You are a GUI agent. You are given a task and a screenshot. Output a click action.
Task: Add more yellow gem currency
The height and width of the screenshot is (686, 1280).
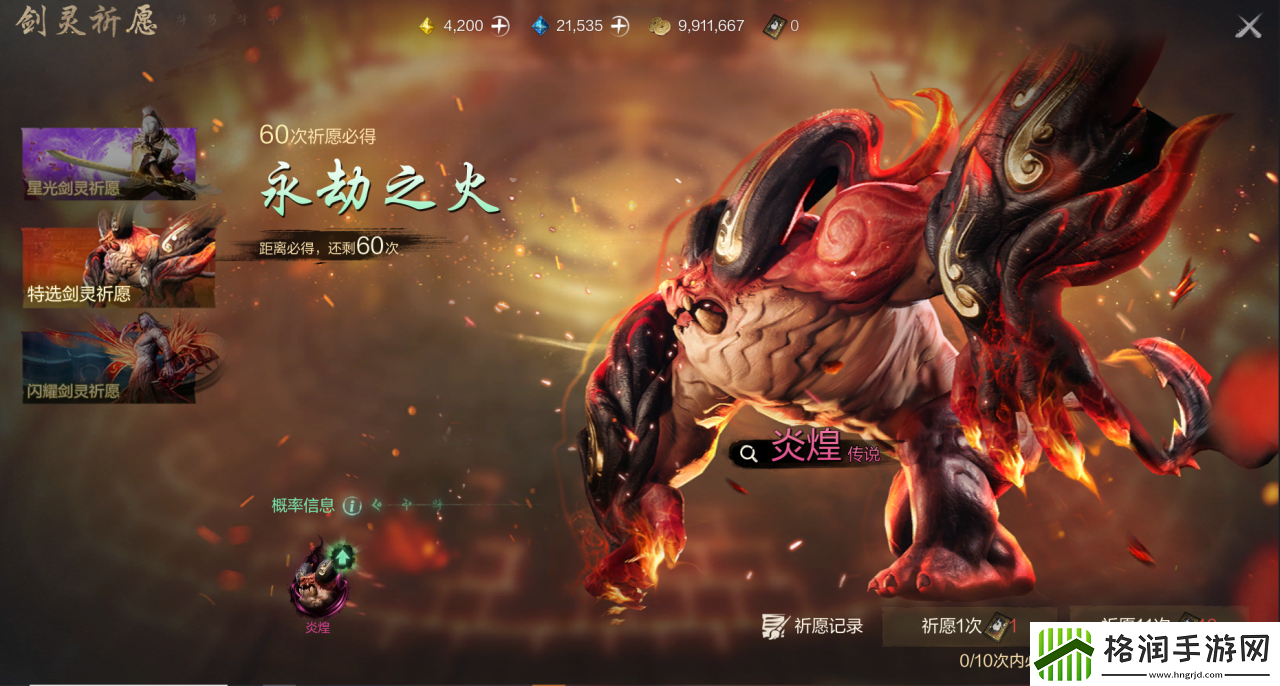click(500, 26)
